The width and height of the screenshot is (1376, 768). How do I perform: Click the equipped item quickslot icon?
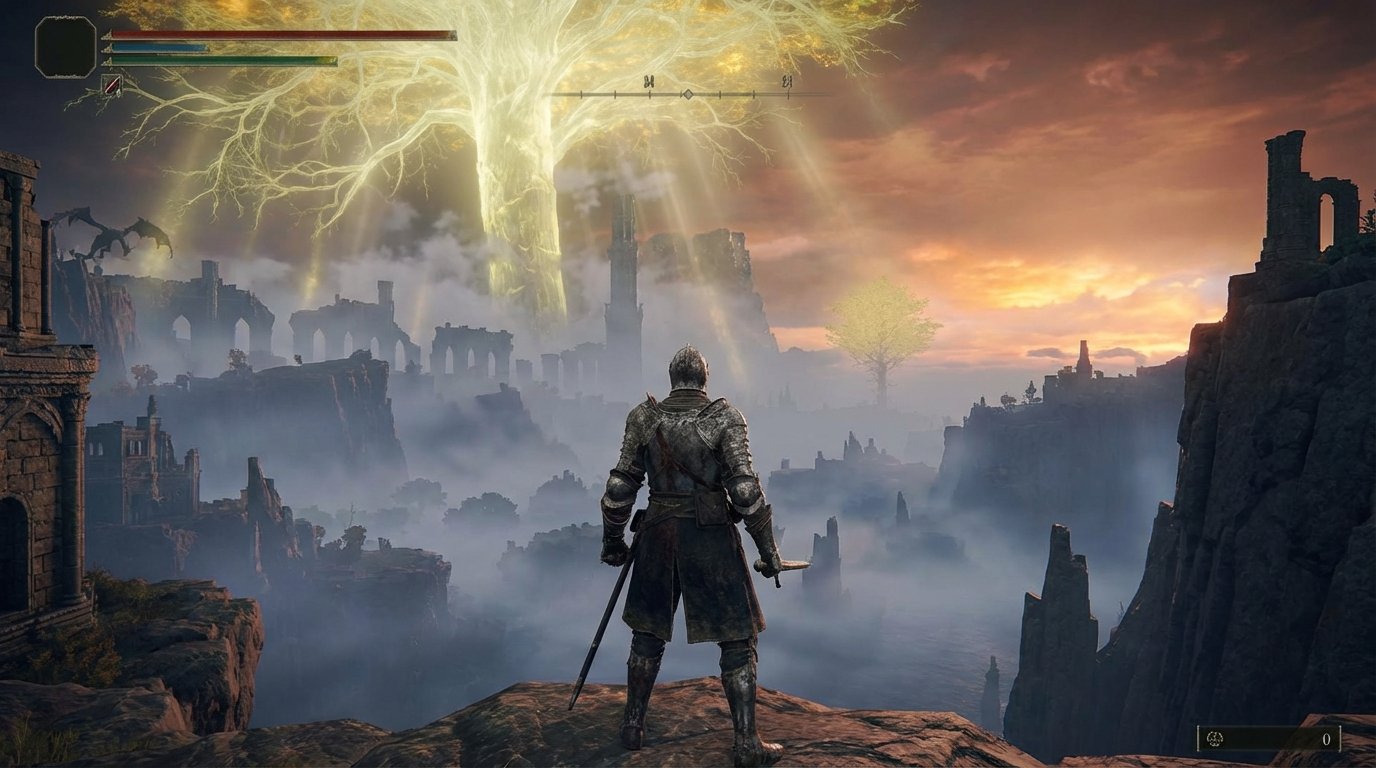[x=112, y=86]
